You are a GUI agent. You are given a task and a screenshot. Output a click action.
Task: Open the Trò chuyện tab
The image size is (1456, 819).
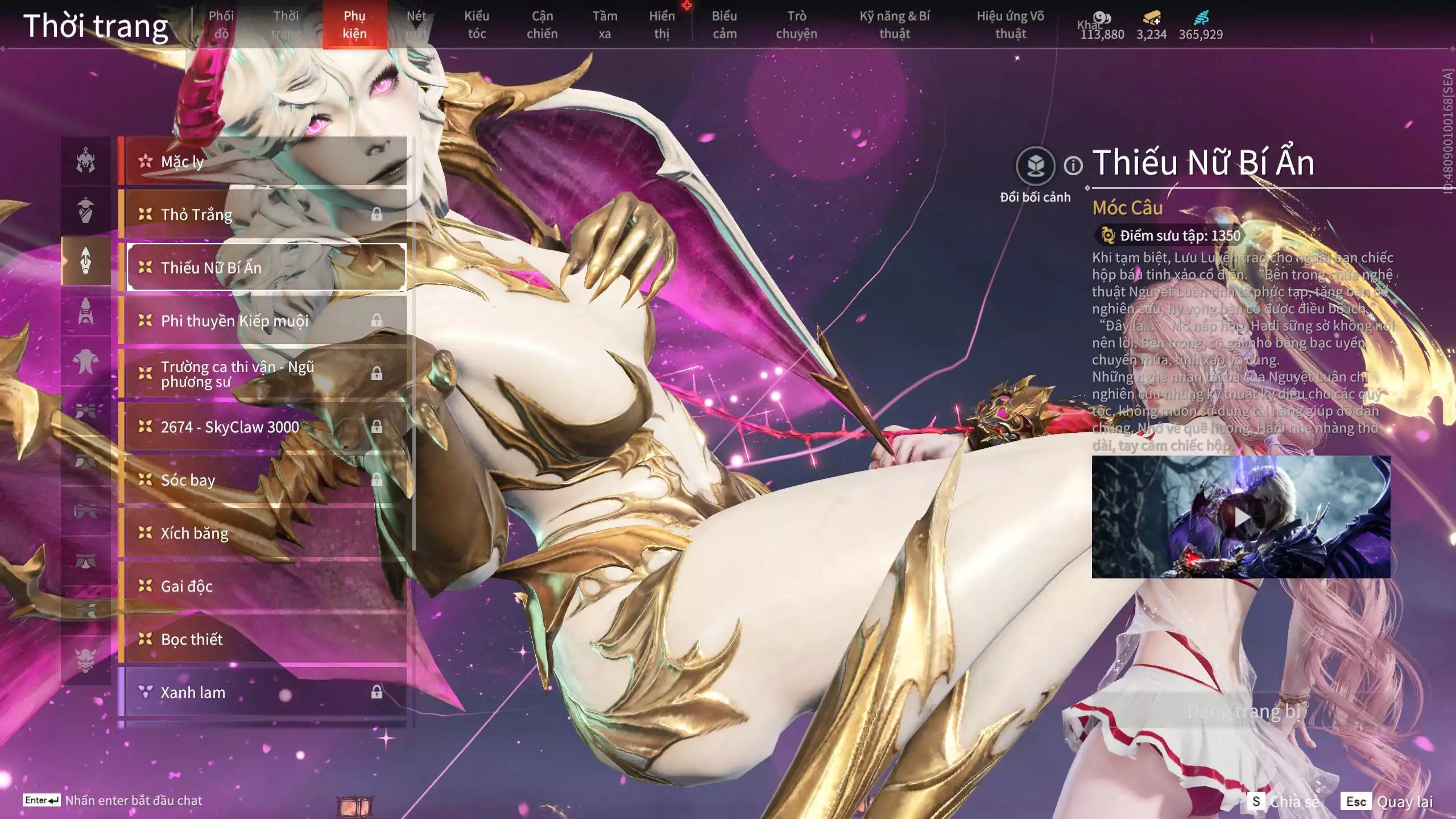[796, 24]
